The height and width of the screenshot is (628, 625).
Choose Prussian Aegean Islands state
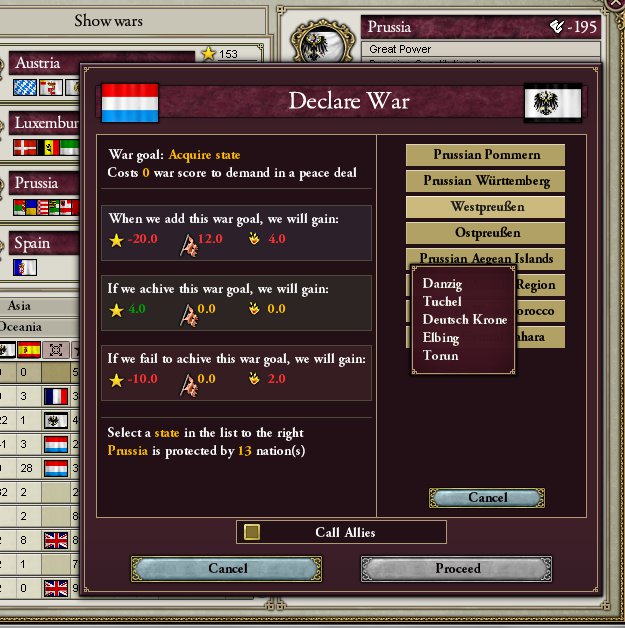pos(486,258)
